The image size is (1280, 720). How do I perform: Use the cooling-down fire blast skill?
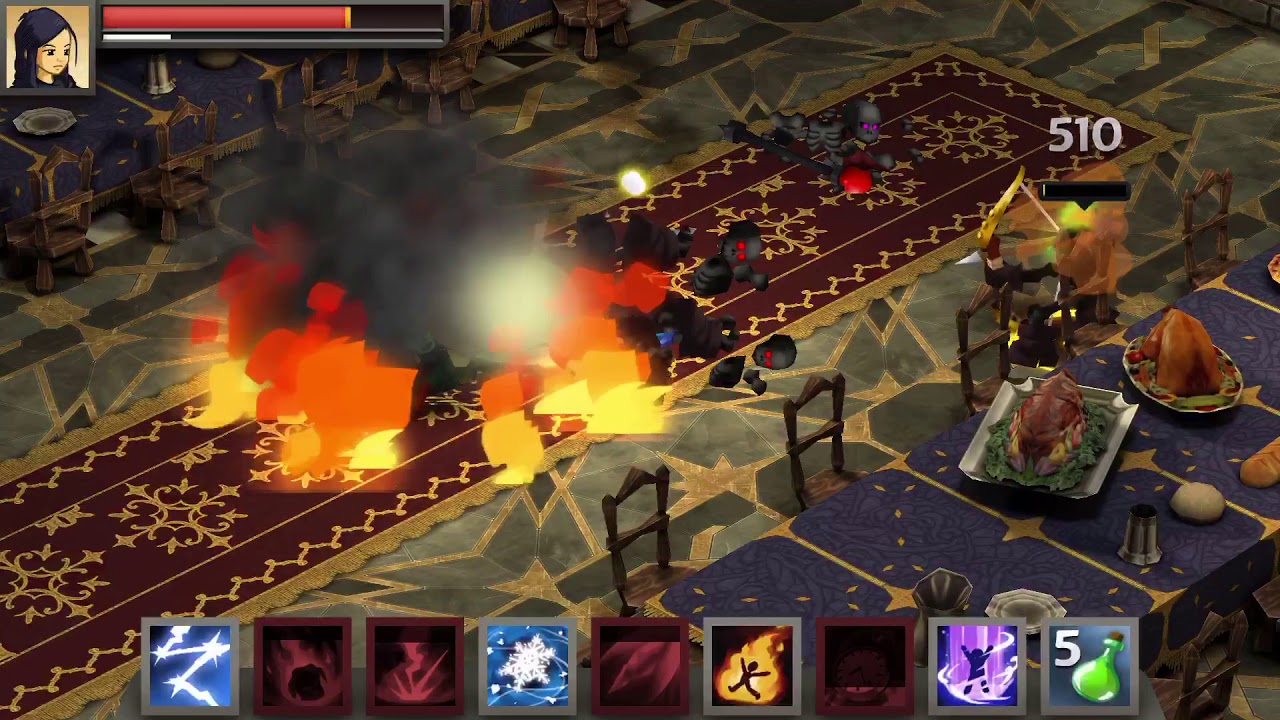[x=302, y=665]
